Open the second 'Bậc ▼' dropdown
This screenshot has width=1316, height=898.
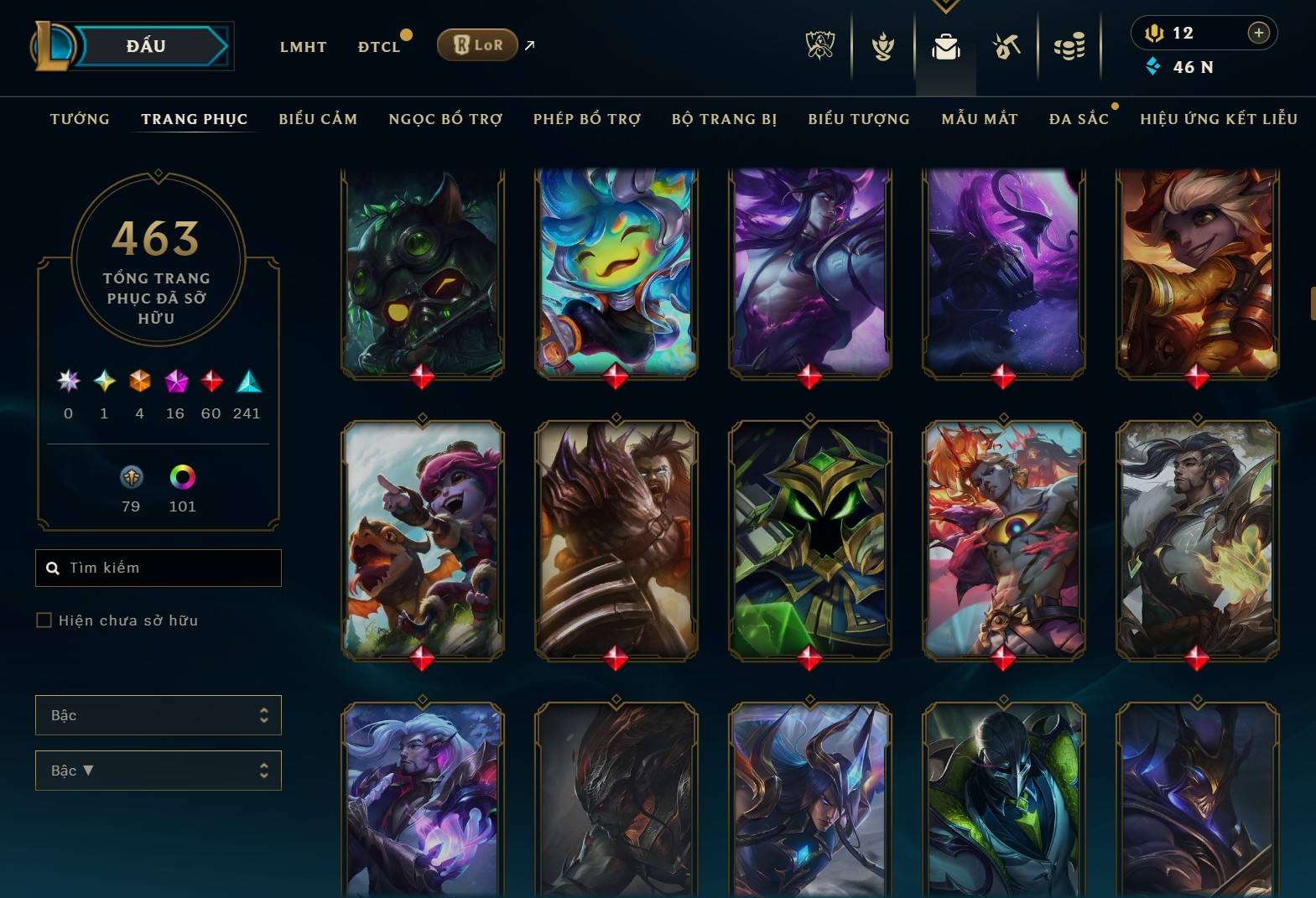click(159, 770)
